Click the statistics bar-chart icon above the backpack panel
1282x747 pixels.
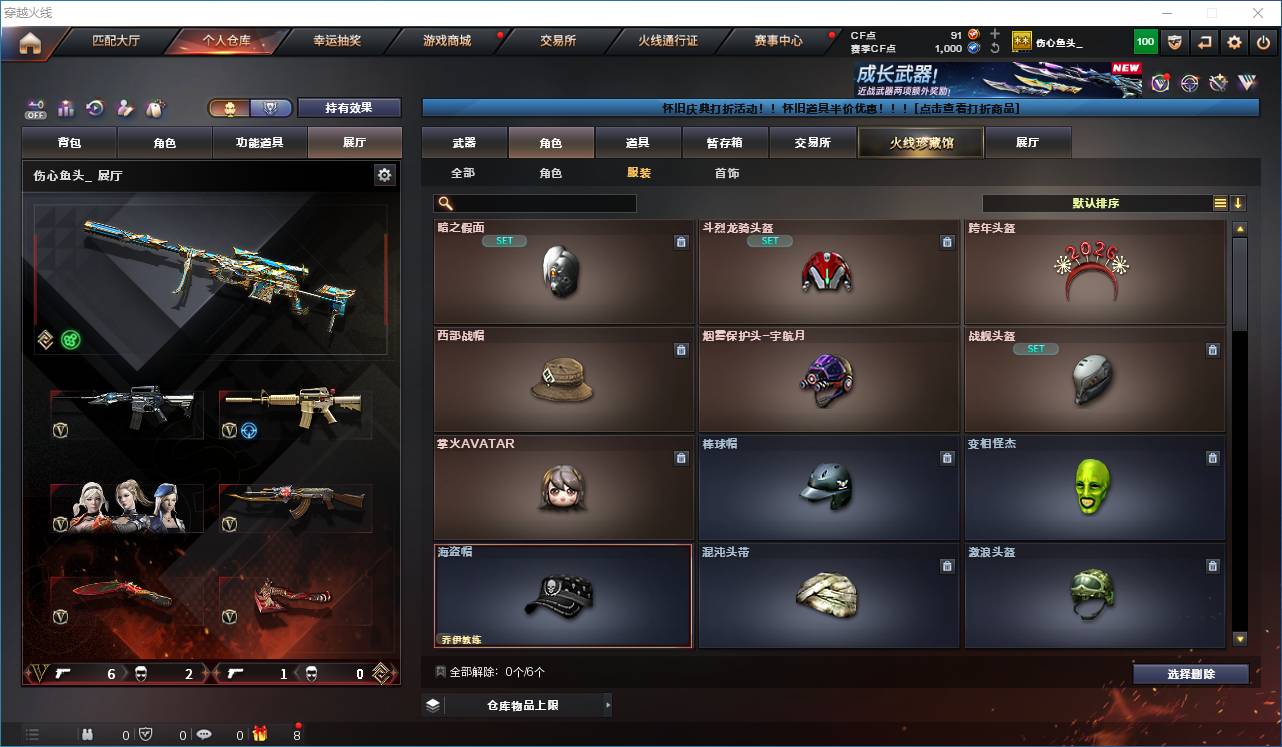pyautogui.click(x=66, y=108)
